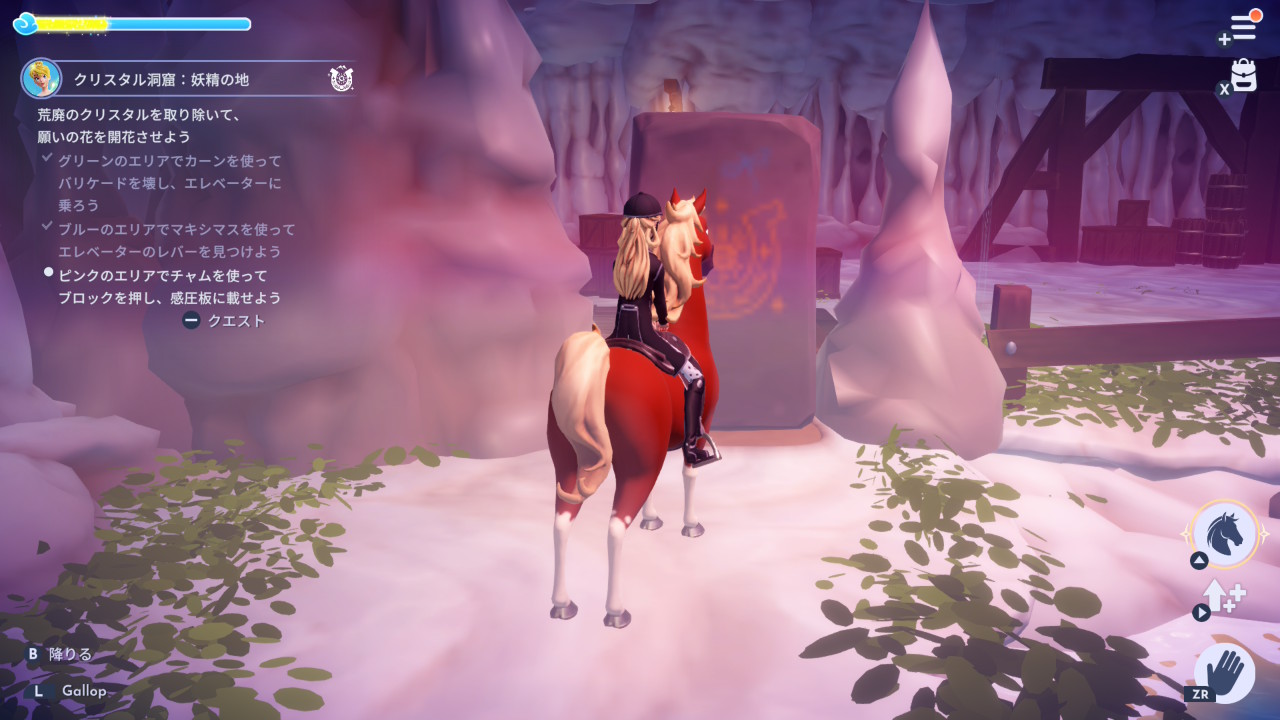
Task: Open the hamburger menu icon
Action: point(1243,27)
